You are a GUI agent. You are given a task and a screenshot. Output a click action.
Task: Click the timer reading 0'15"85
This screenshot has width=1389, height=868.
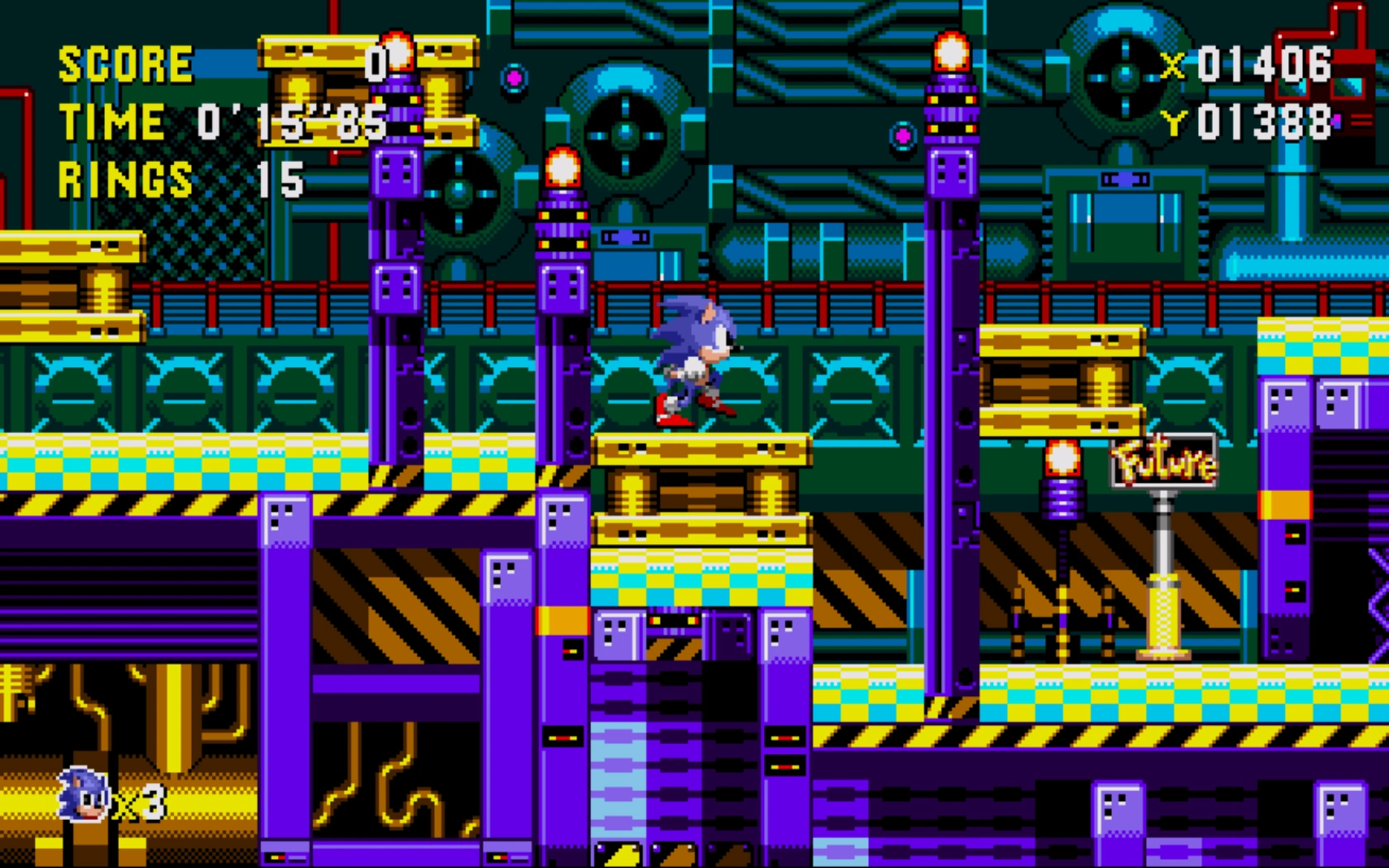[289, 124]
